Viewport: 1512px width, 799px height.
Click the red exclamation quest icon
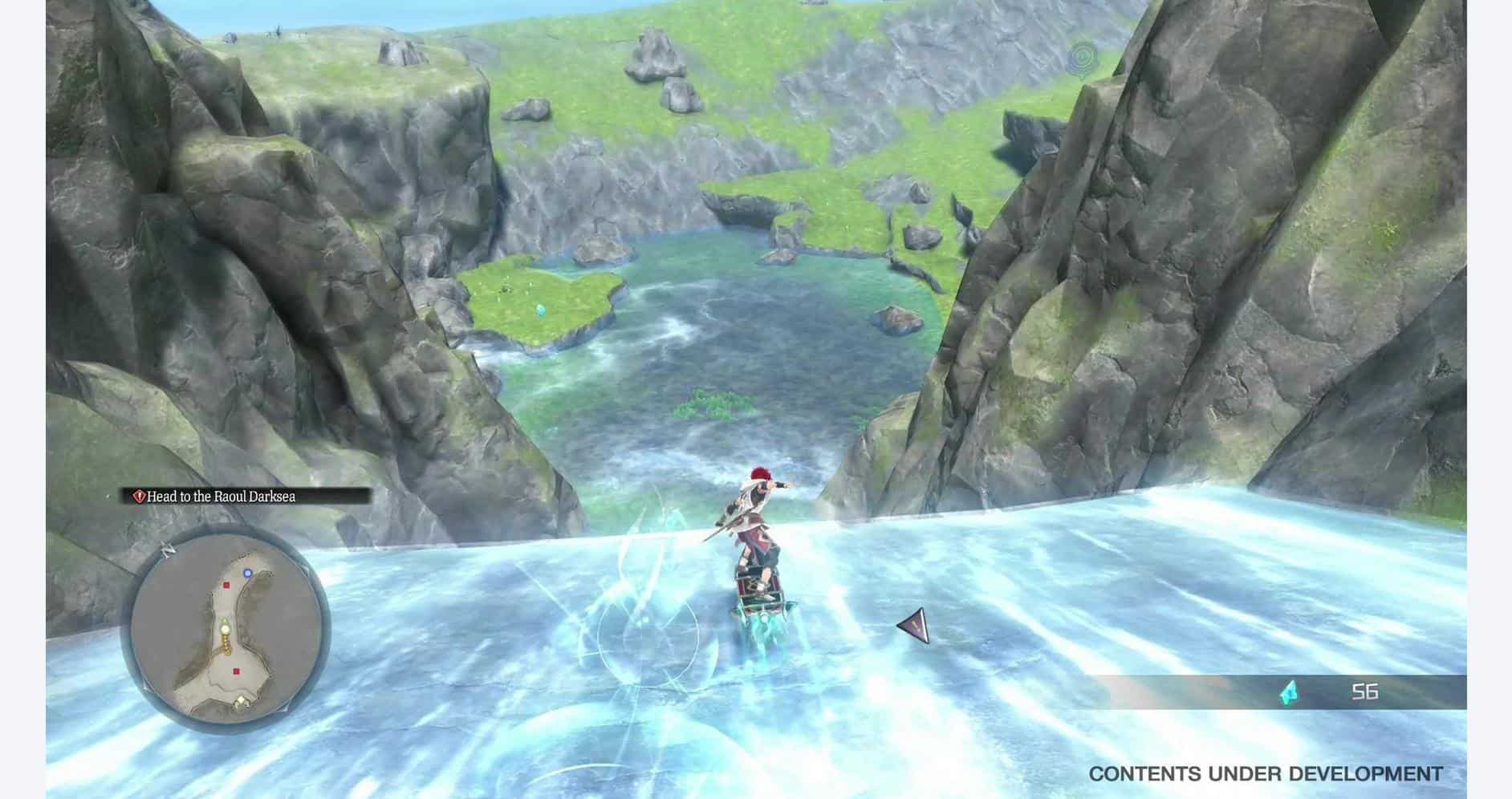click(140, 496)
